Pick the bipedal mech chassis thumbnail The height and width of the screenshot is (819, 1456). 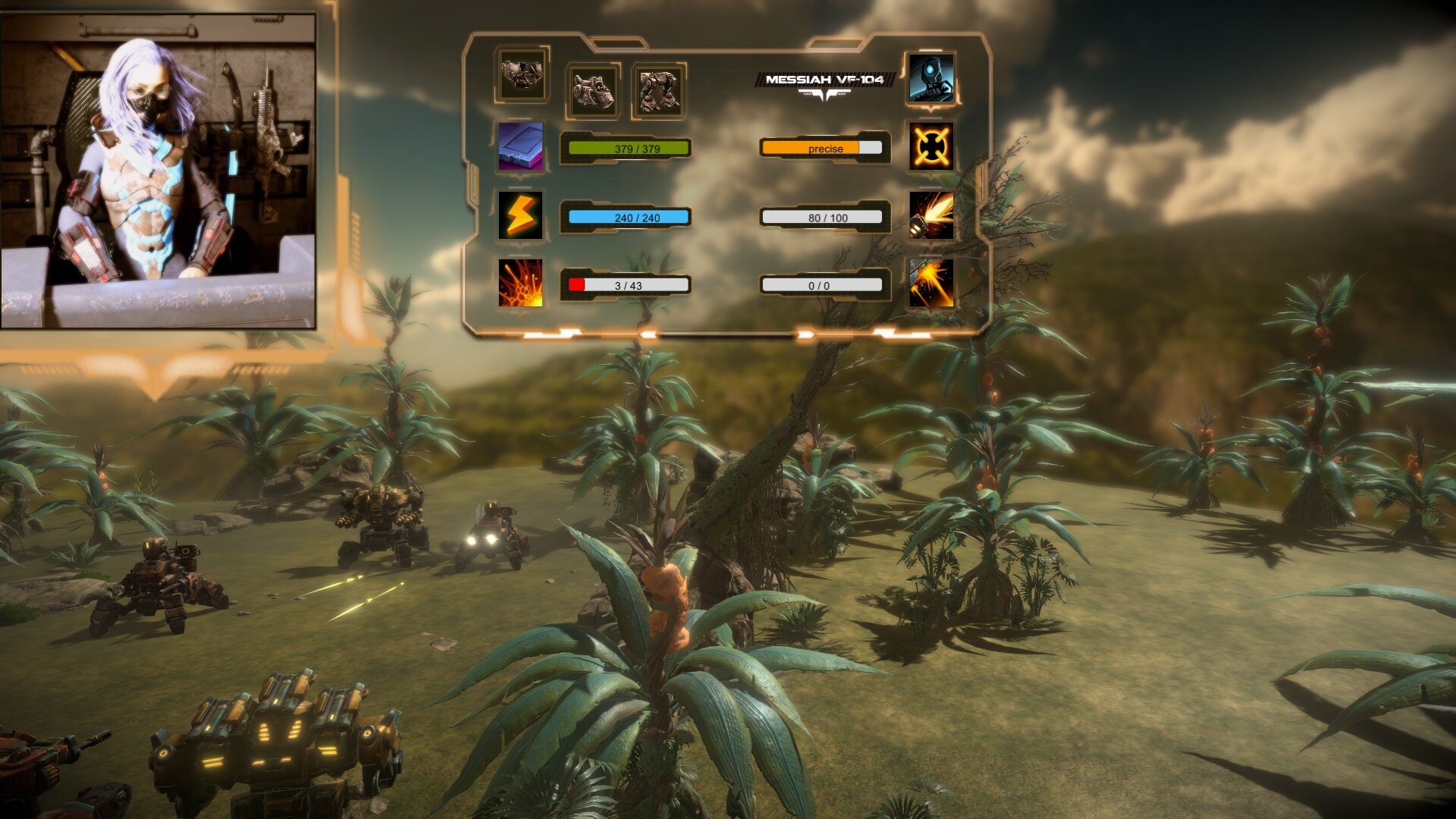(658, 91)
